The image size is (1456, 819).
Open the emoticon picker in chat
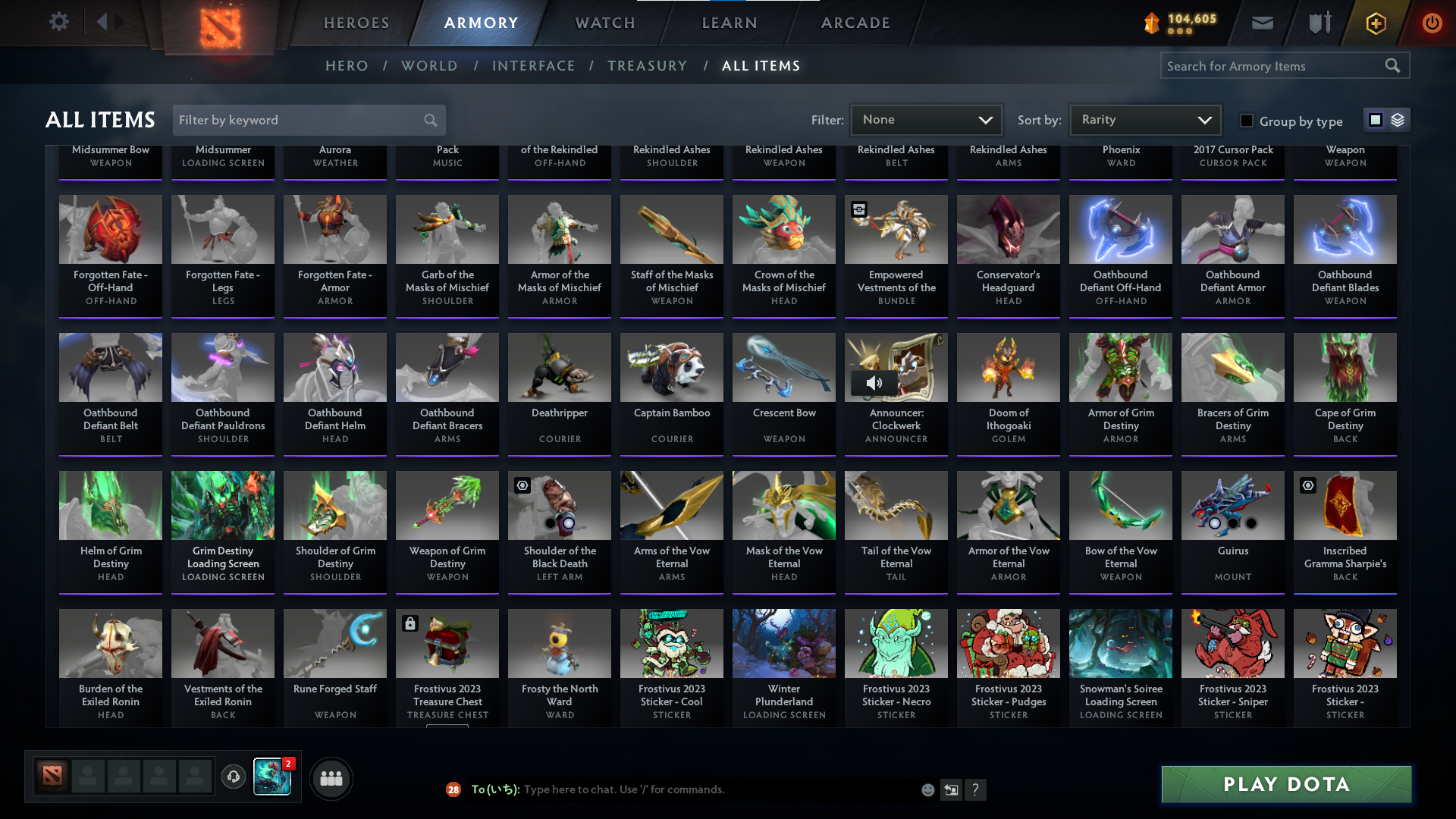(927, 789)
